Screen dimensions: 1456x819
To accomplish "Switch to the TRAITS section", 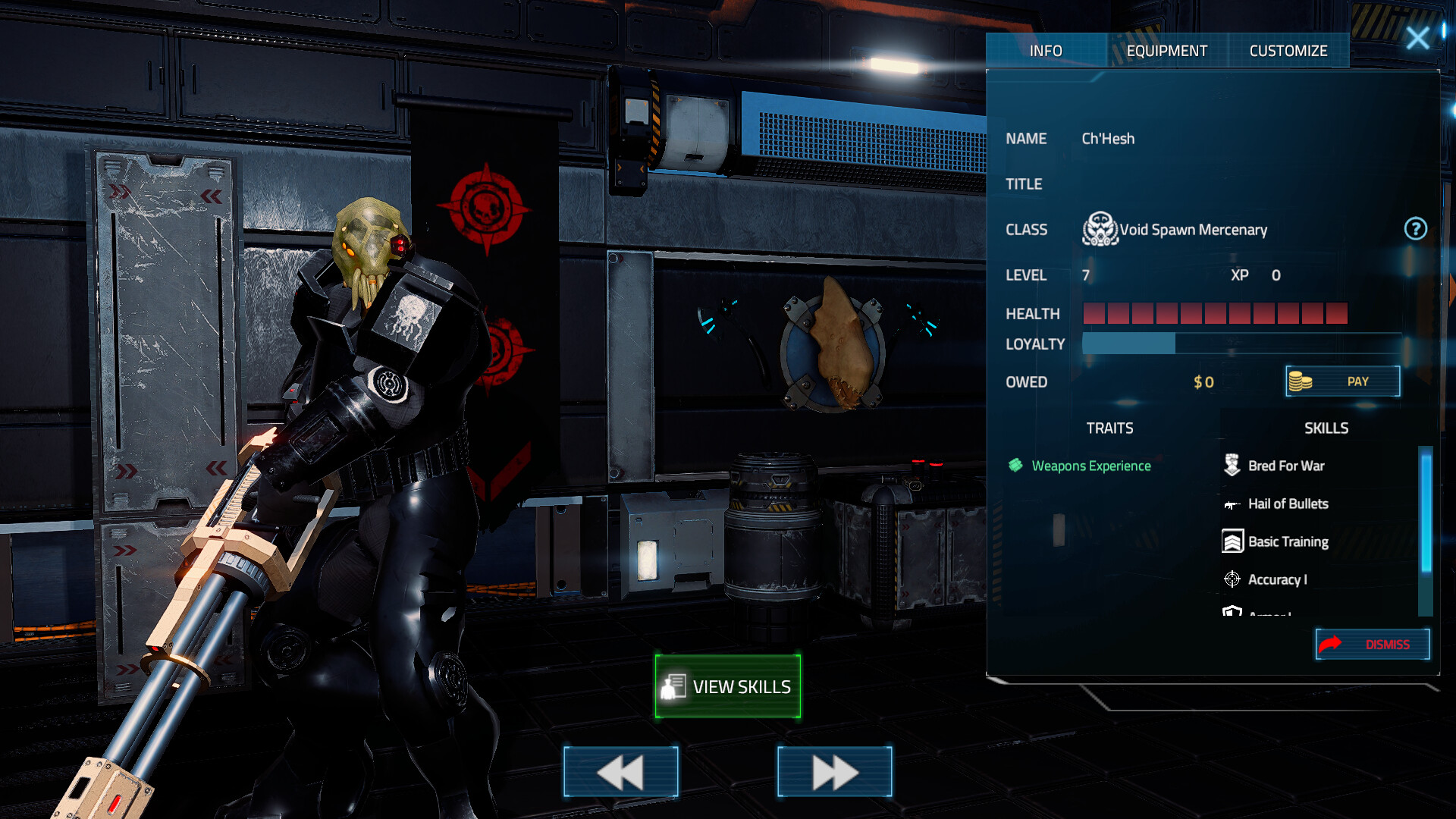I will point(1110,428).
